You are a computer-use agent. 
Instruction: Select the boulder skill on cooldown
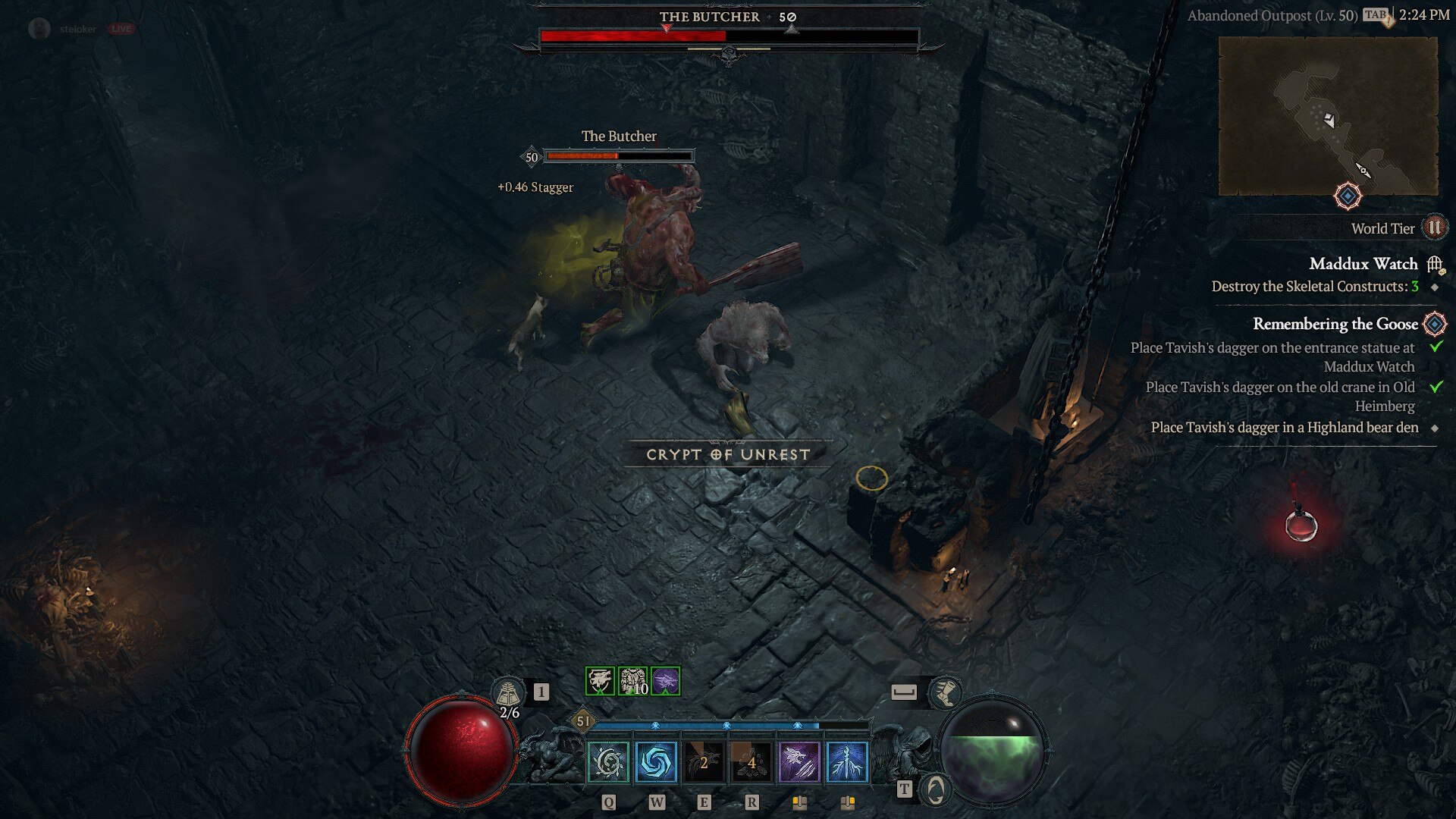751,762
